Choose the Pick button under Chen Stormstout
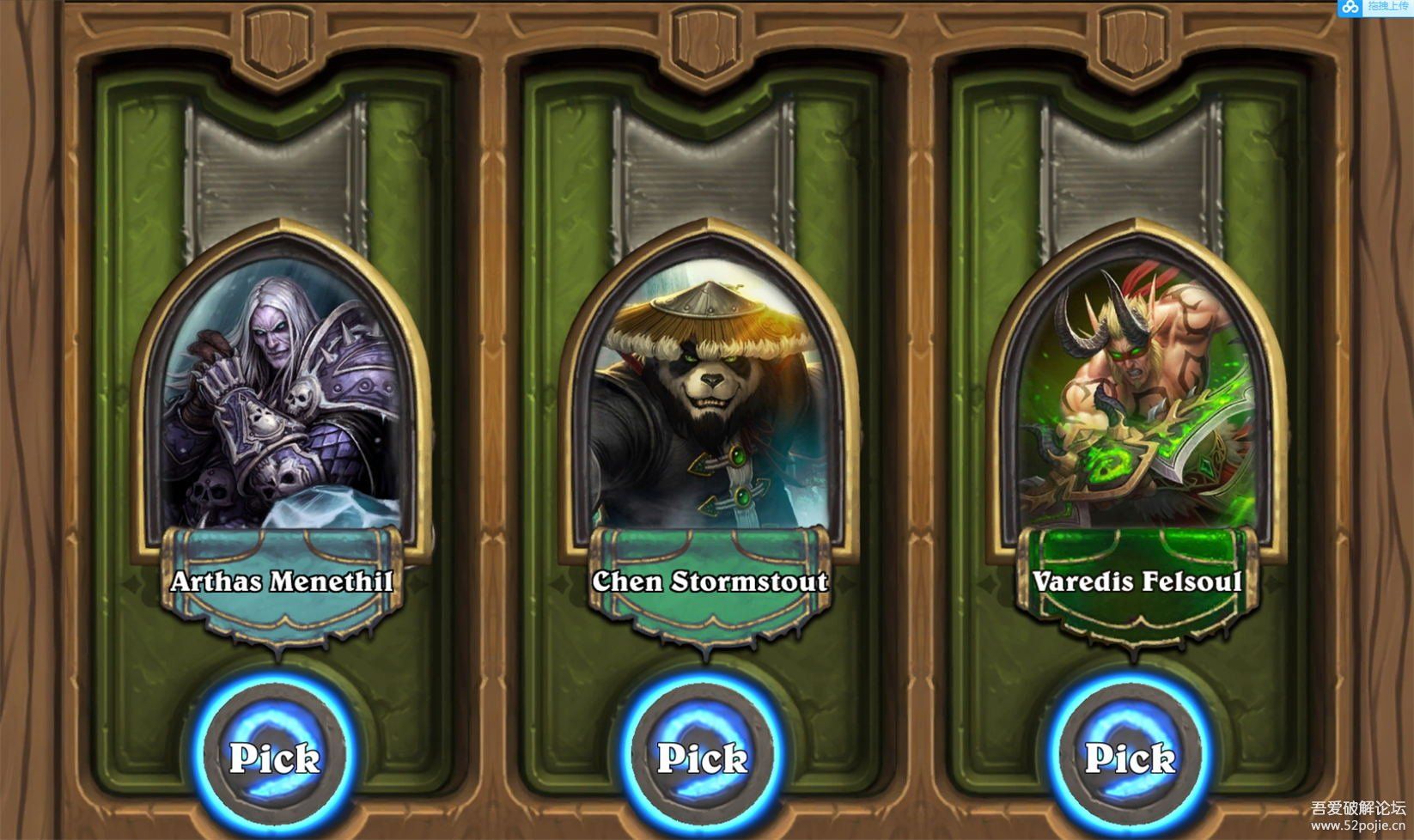1414x840 pixels. coord(702,758)
